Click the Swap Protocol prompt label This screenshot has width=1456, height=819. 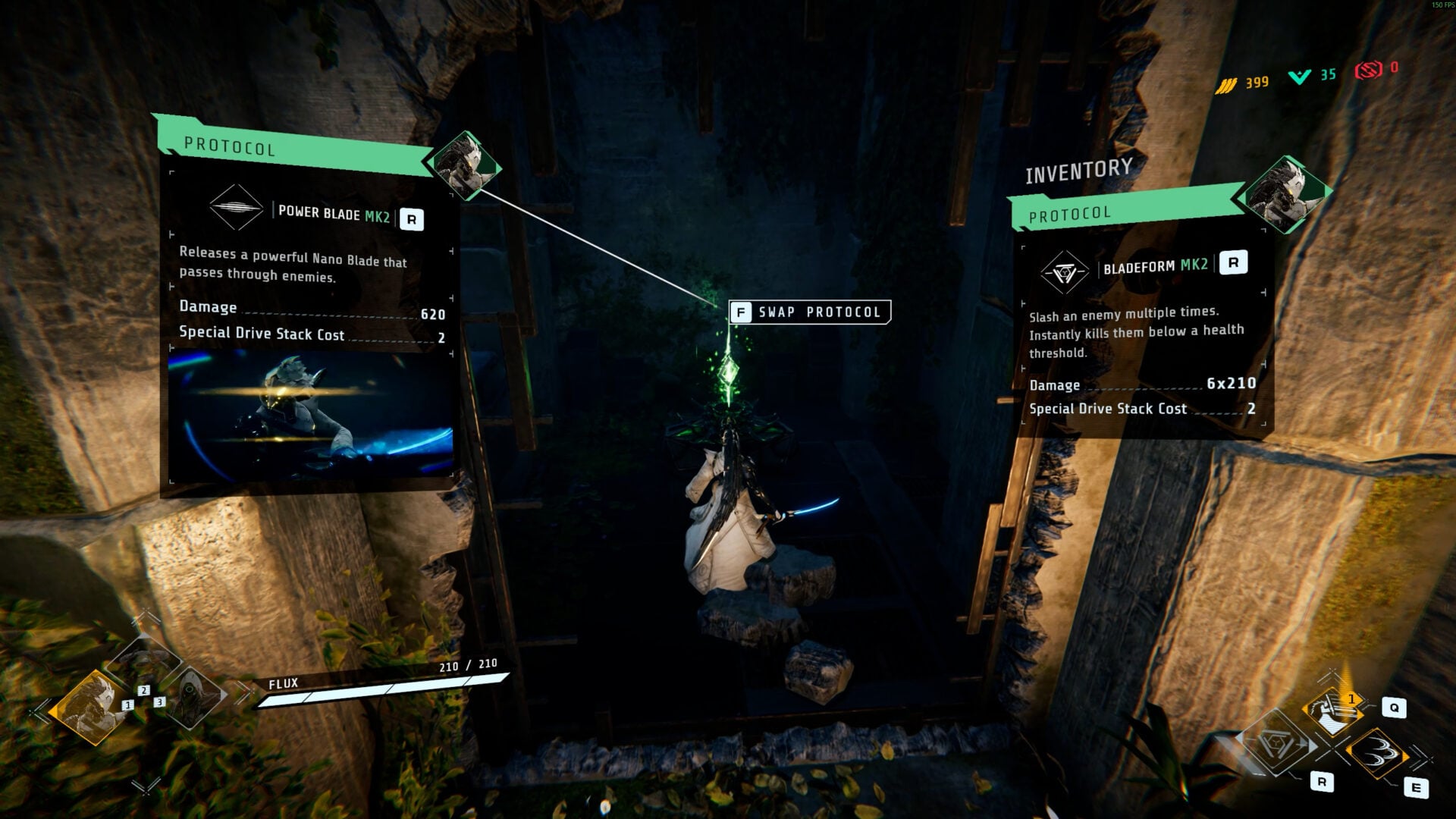point(810,312)
